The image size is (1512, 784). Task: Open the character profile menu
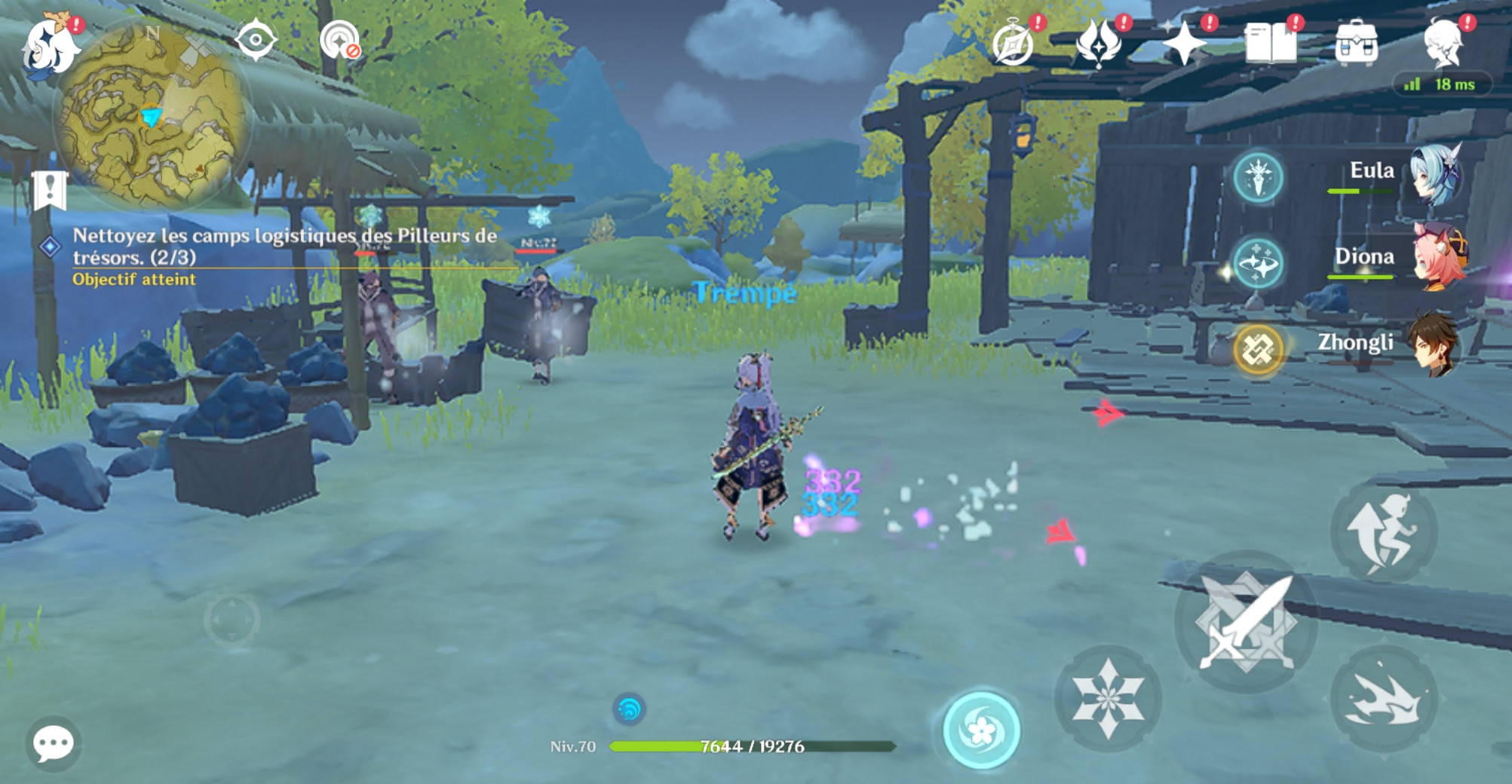1443,43
